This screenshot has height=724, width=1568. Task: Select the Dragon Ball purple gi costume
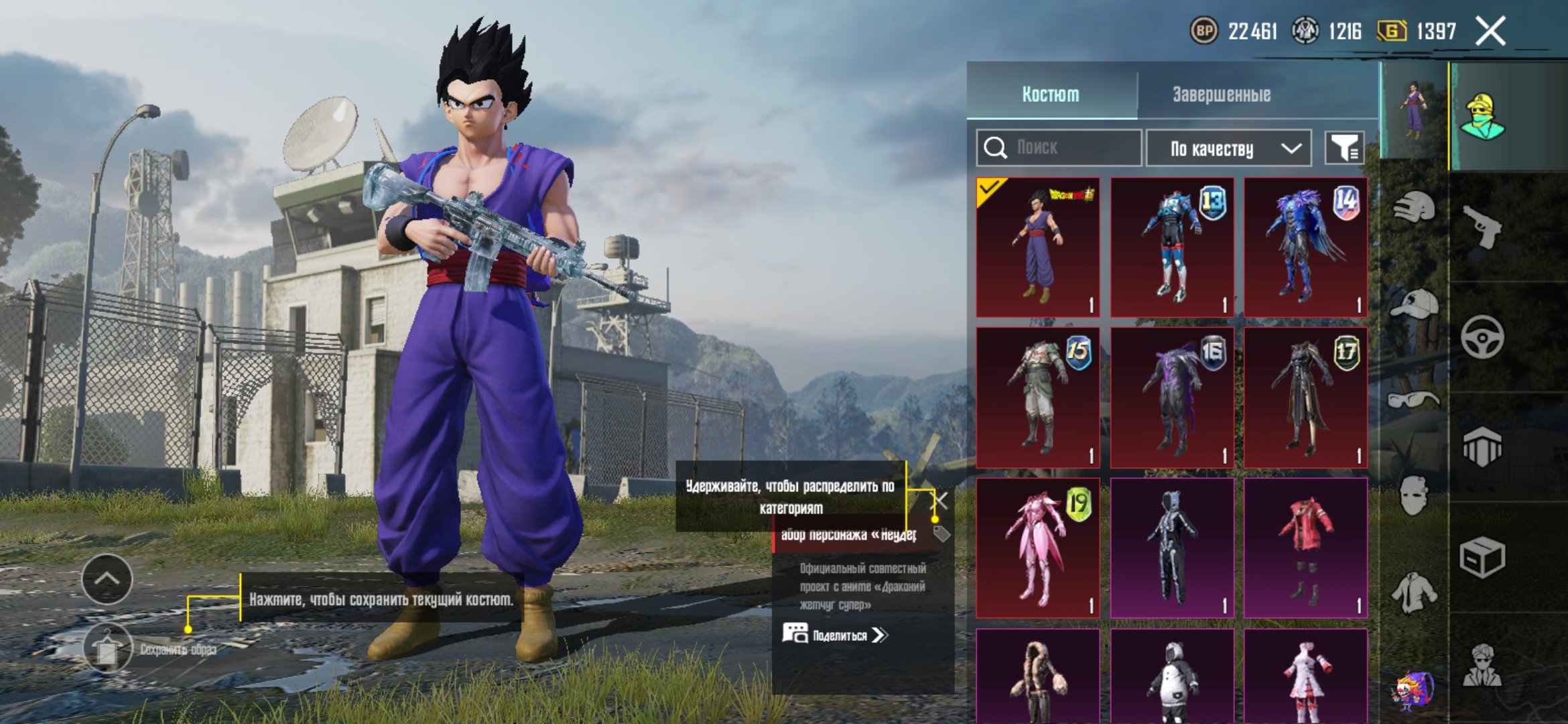pyautogui.click(x=1037, y=247)
